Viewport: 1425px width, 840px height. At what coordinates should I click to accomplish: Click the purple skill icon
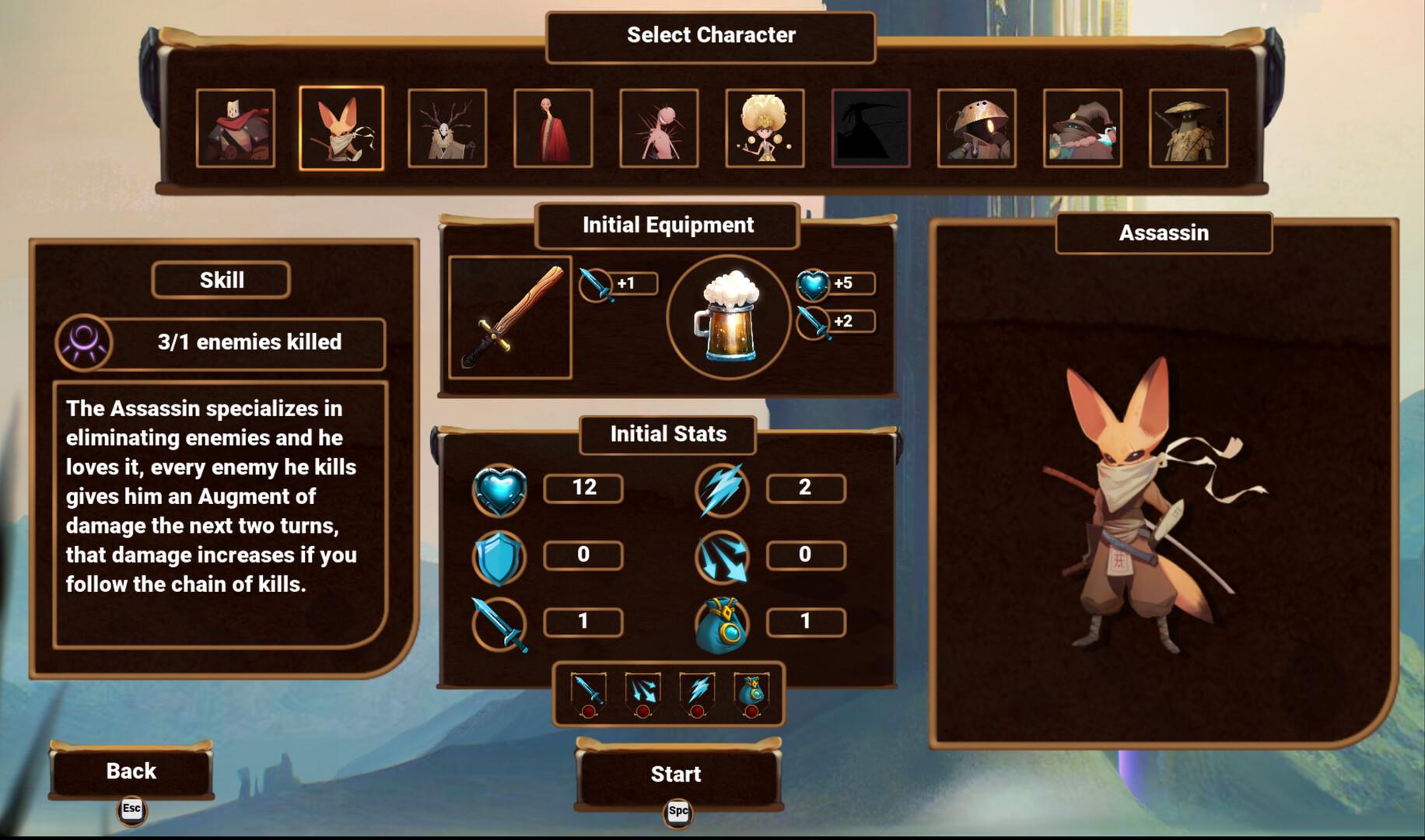click(x=84, y=341)
